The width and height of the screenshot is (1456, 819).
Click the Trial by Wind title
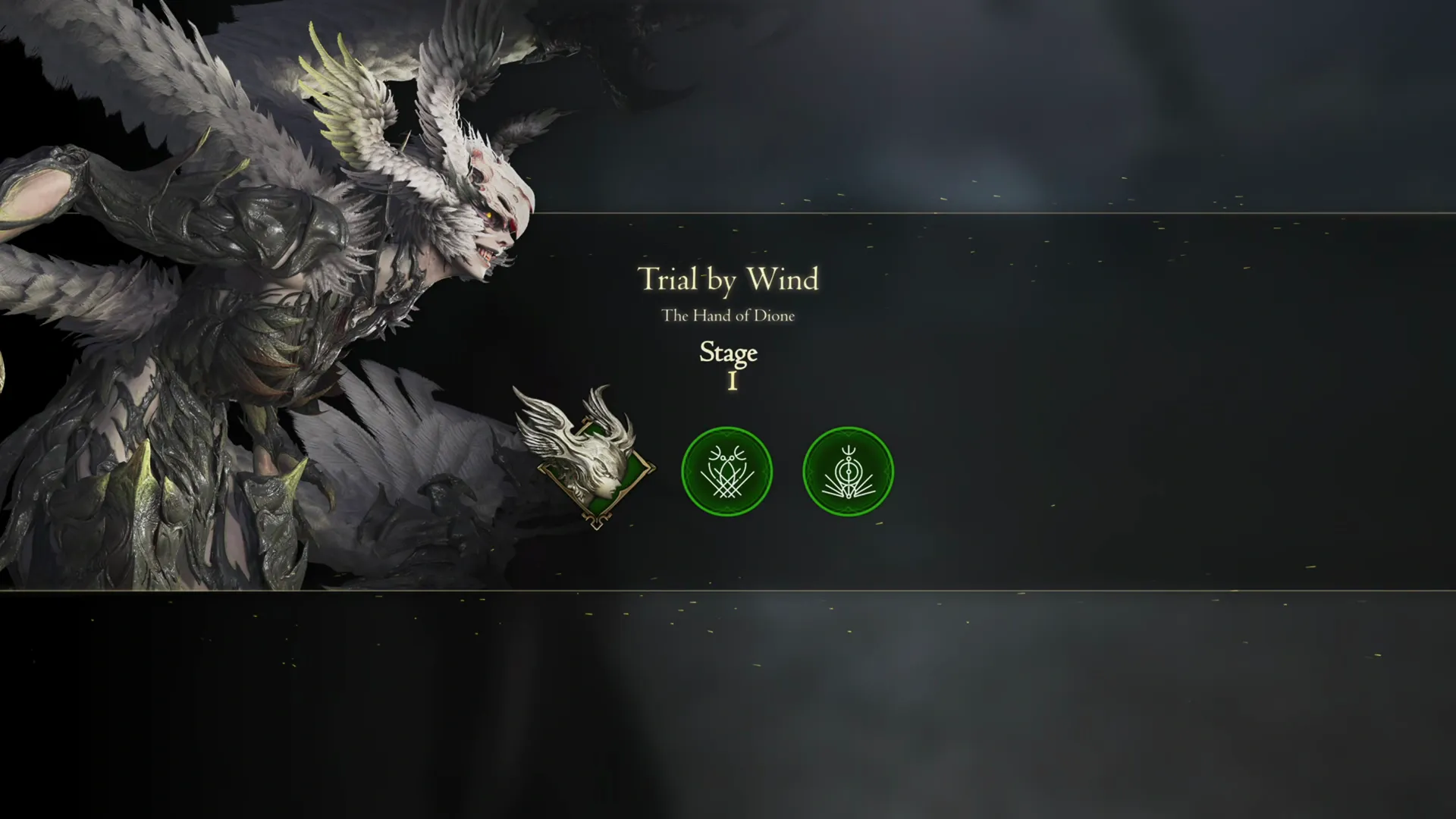(728, 281)
